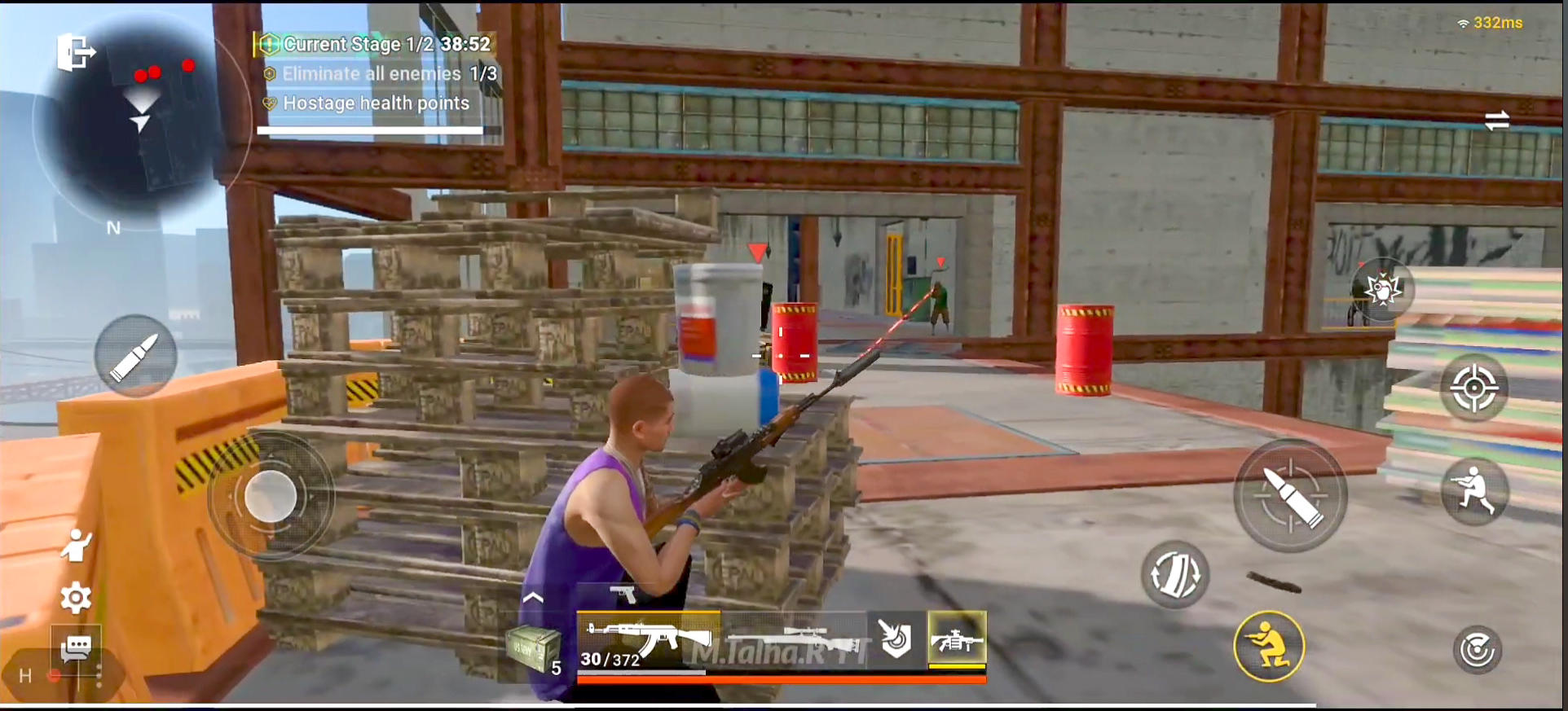Image resolution: width=1568 pixels, height=711 pixels.
Task: Tap the grenade throw icon
Action: 1384,291
